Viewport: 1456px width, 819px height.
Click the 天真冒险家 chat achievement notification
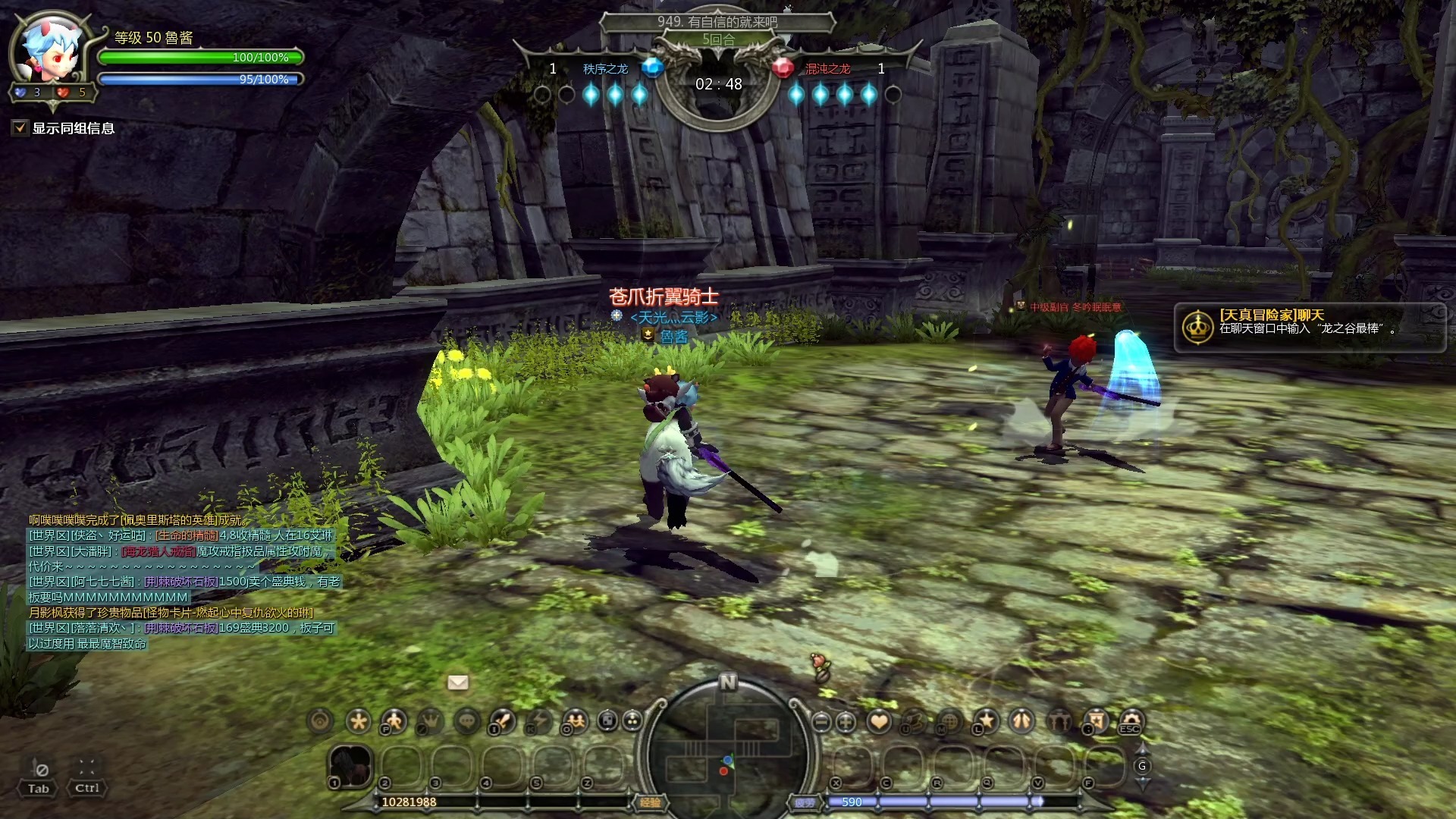1309,328
